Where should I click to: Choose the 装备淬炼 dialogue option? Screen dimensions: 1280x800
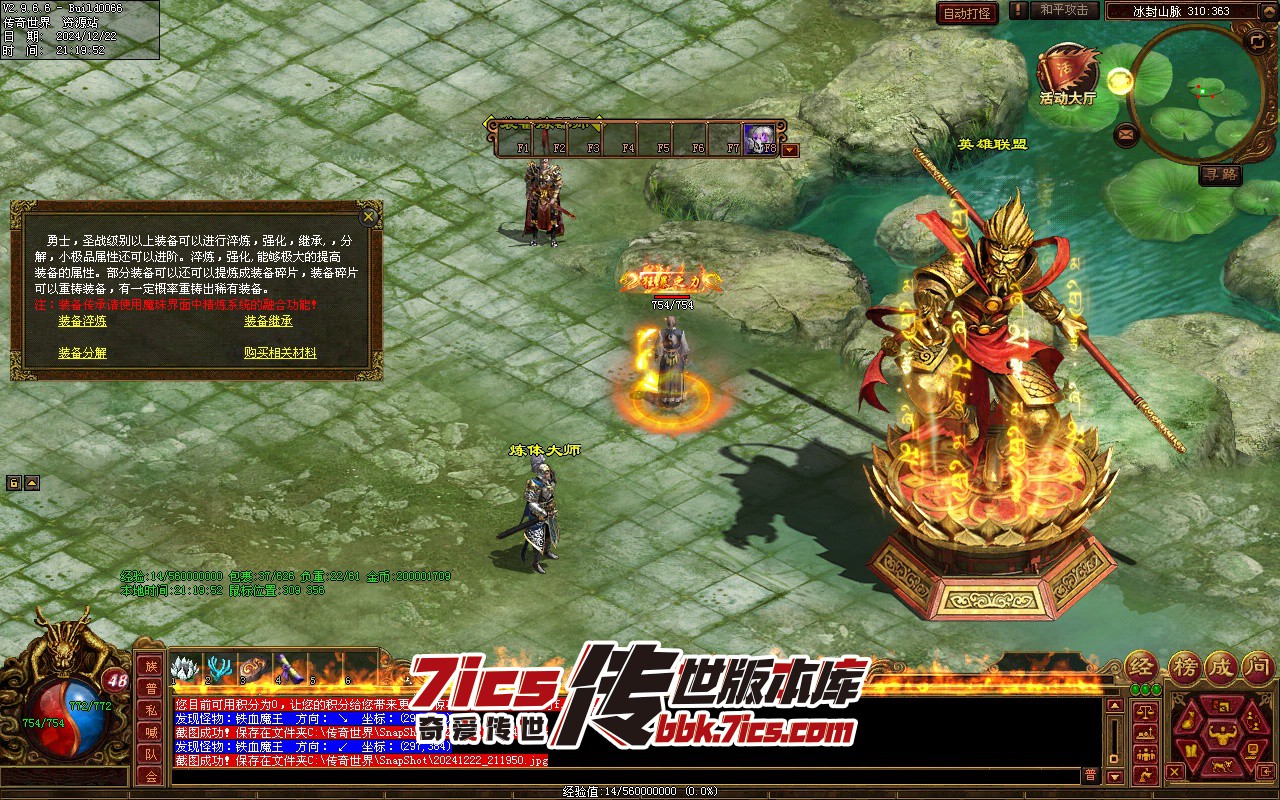click(x=82, y=321)
